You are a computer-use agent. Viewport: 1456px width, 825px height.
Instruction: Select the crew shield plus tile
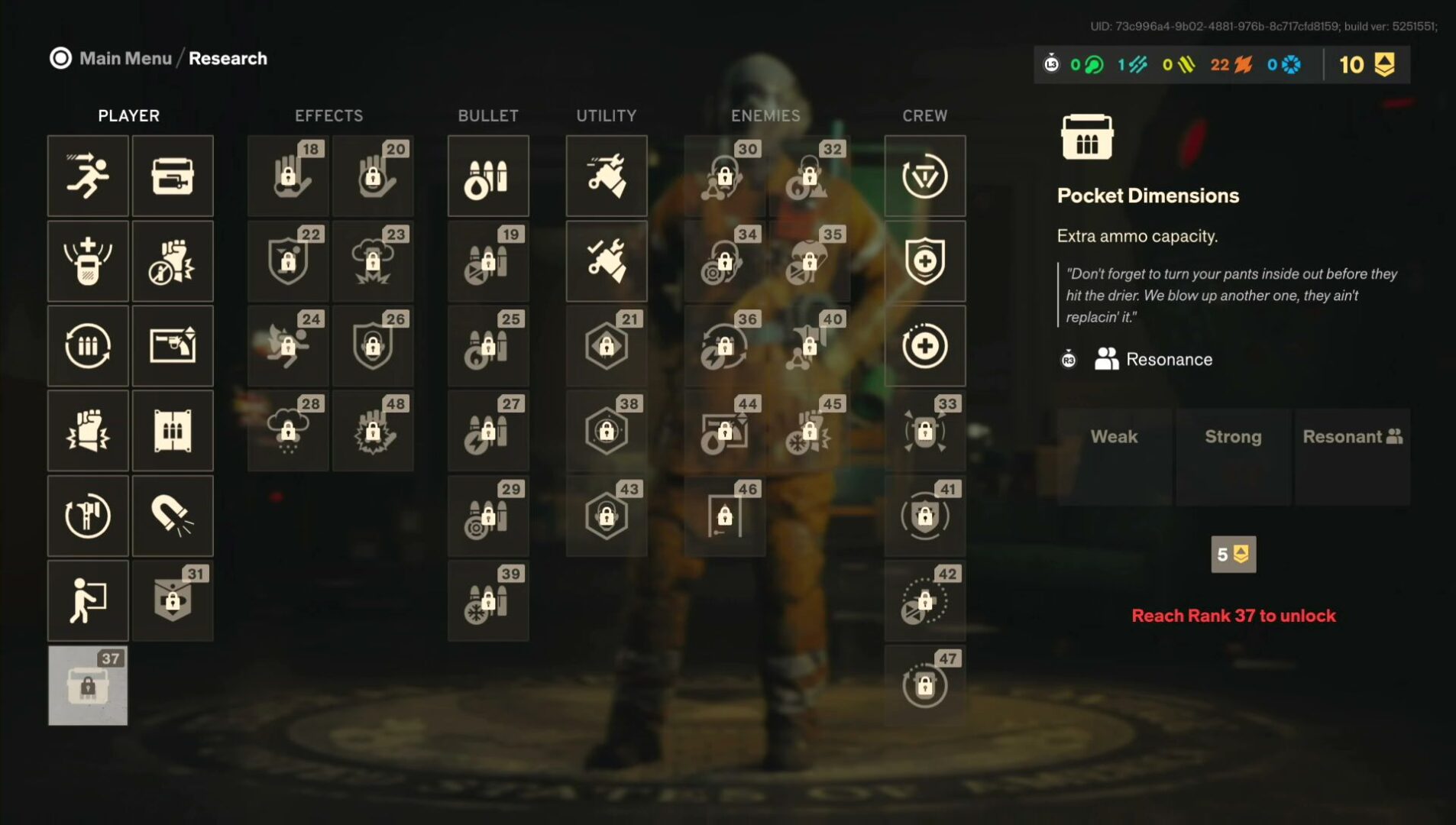(x=925, y=261)
